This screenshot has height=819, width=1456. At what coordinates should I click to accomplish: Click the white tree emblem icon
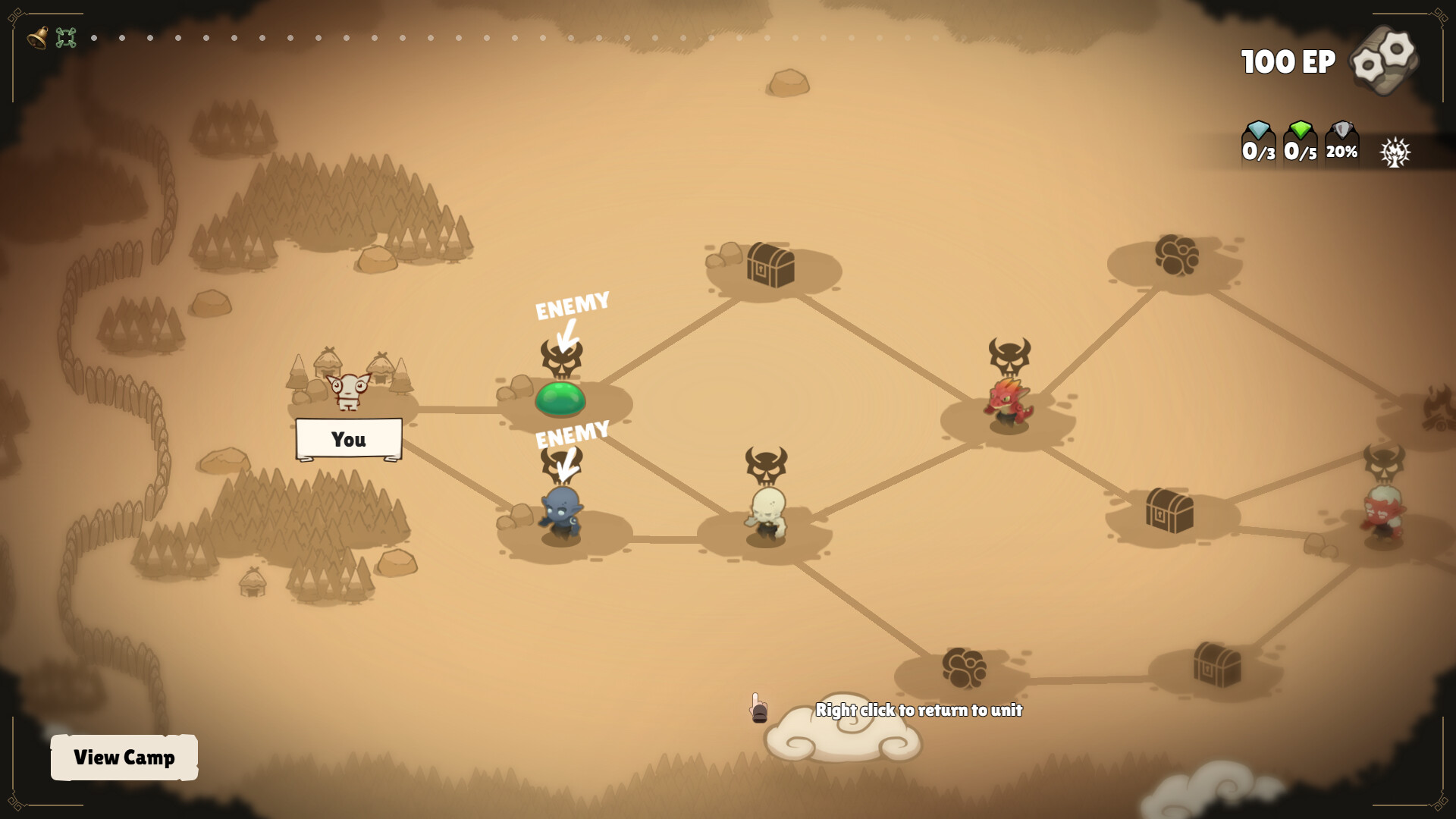1395,152
